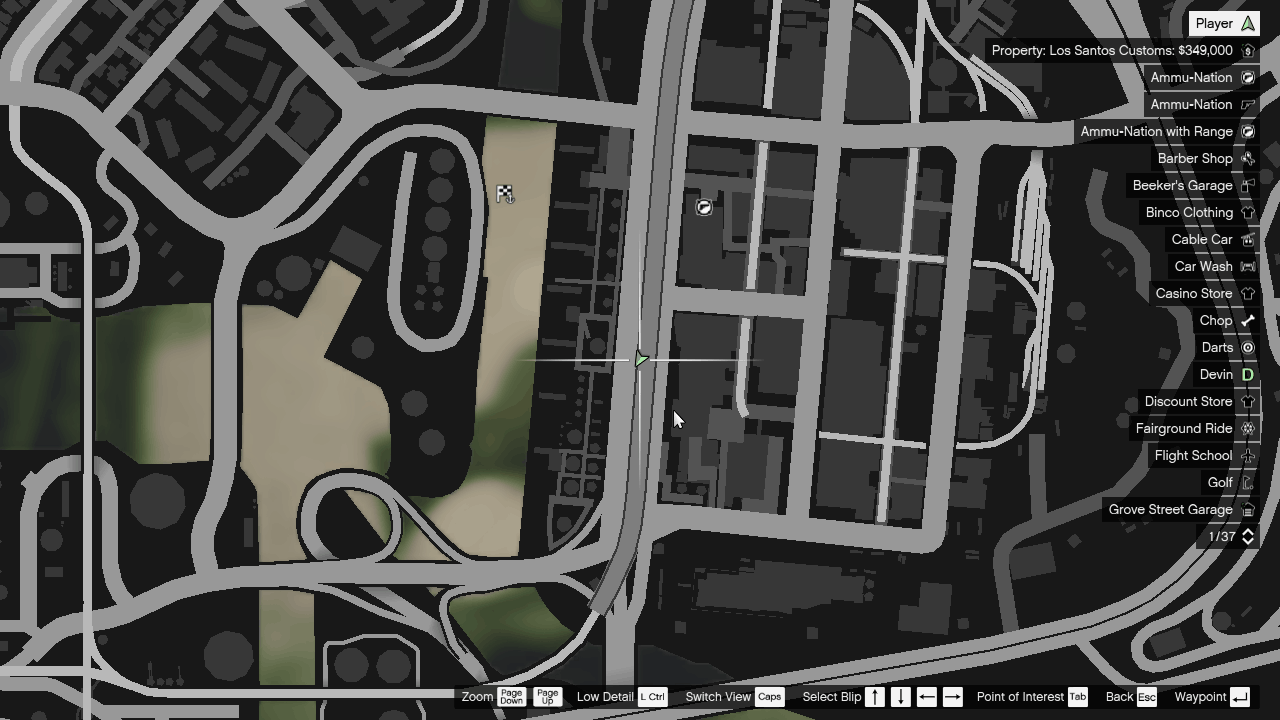Click the player arrow blip at map center
The image size is (1280, 720).
(x=641, y=358)
